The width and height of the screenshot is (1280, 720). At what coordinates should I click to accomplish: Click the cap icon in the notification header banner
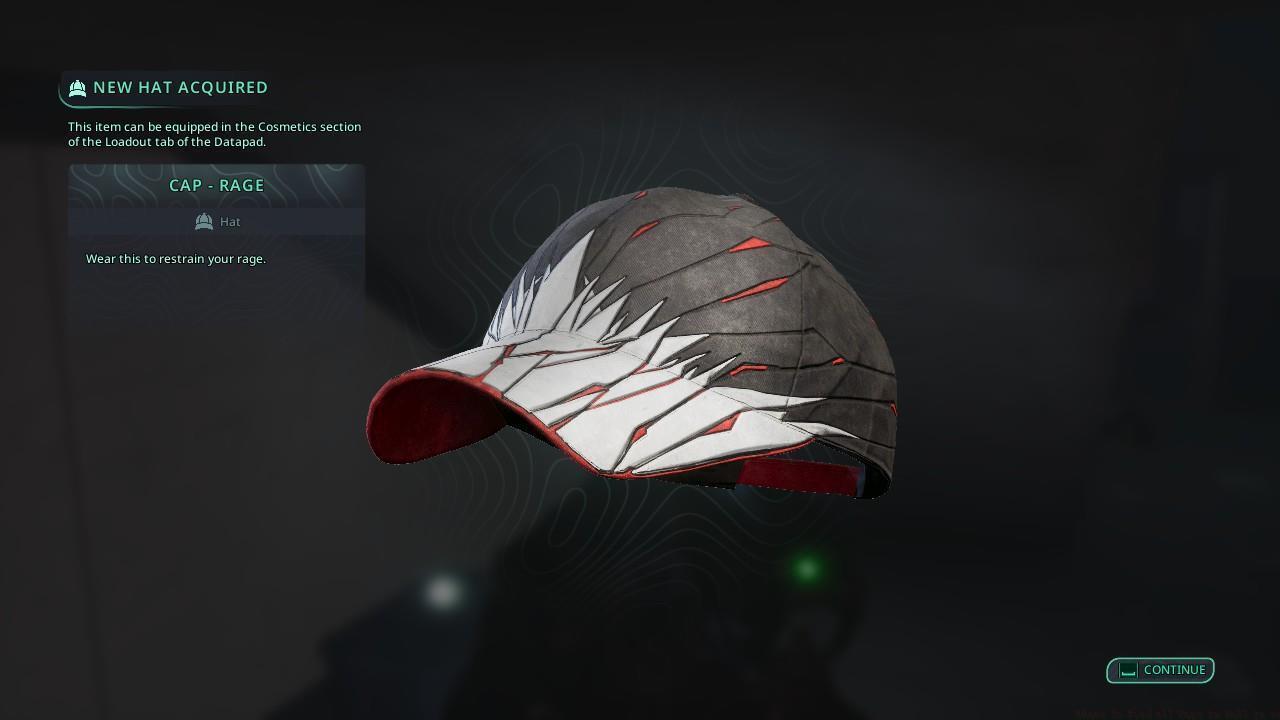pos(77,88)
